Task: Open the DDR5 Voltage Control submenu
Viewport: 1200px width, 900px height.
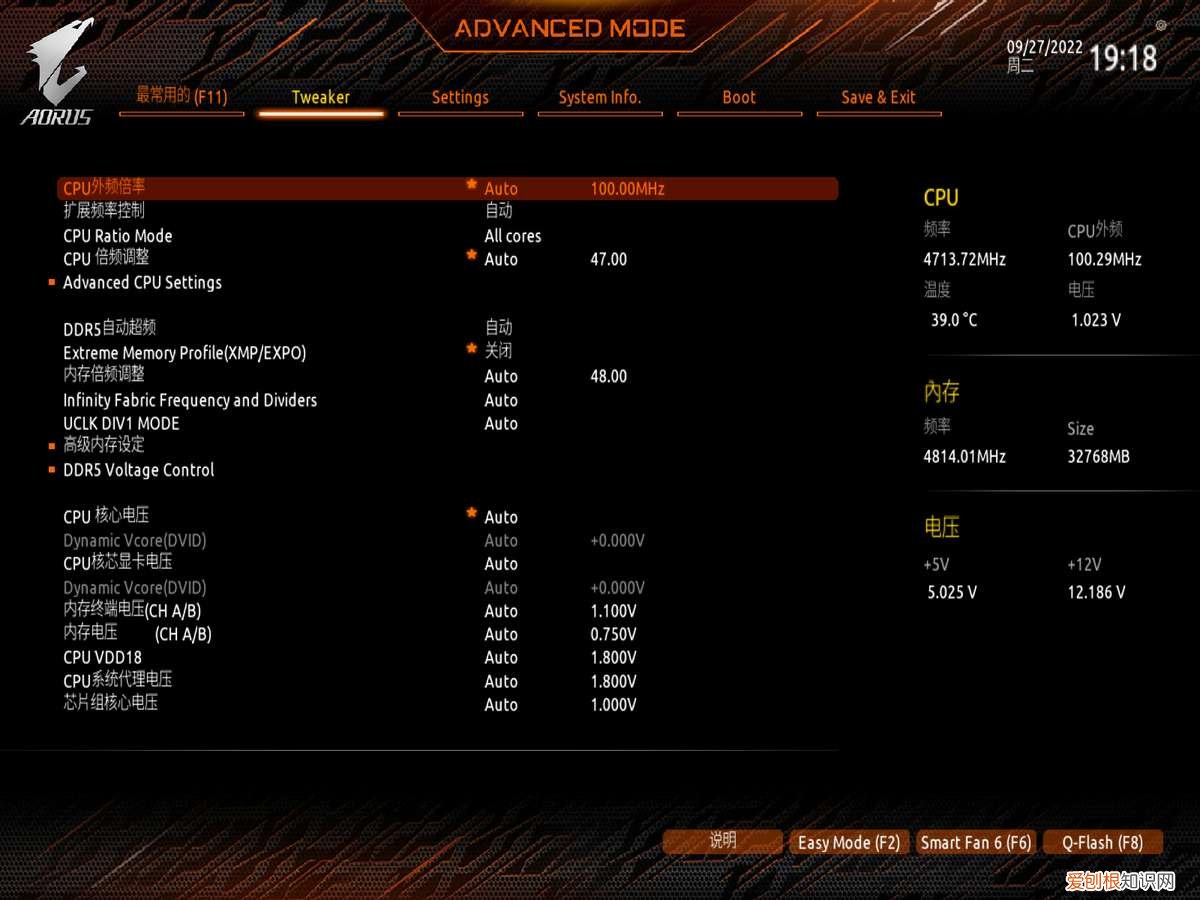Action: [x=138, y=470]
